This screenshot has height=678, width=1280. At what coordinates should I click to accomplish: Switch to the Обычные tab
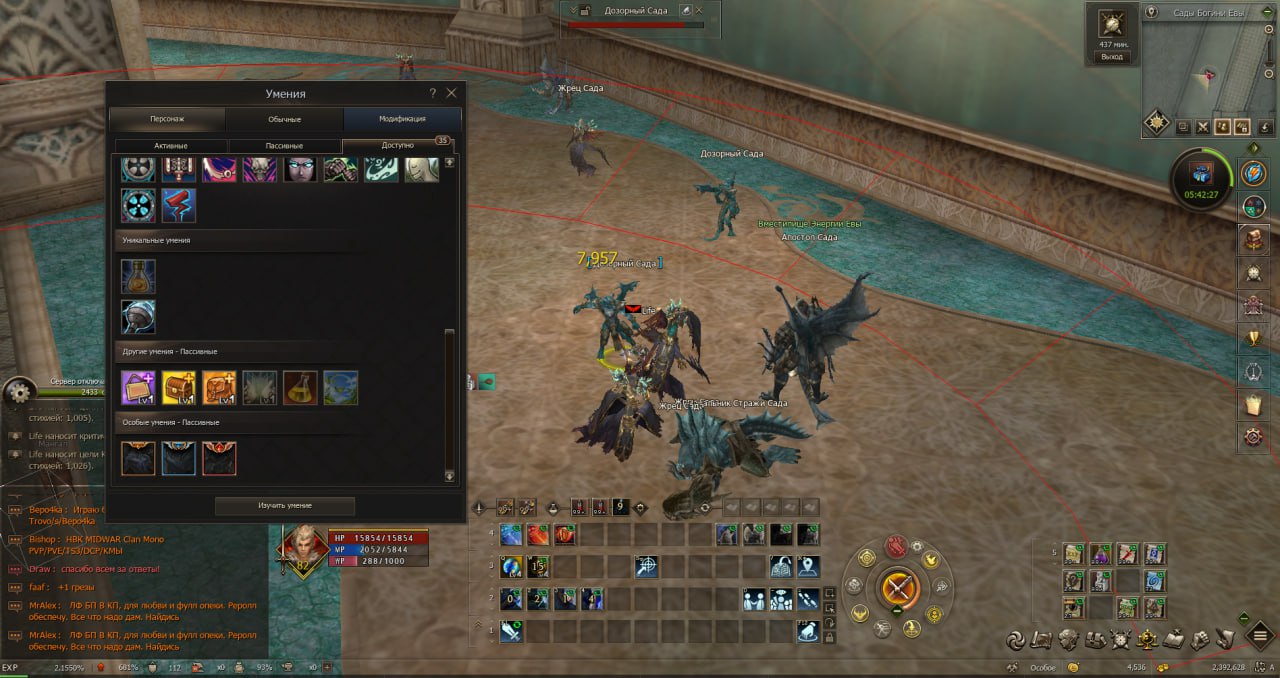point(284,119)
